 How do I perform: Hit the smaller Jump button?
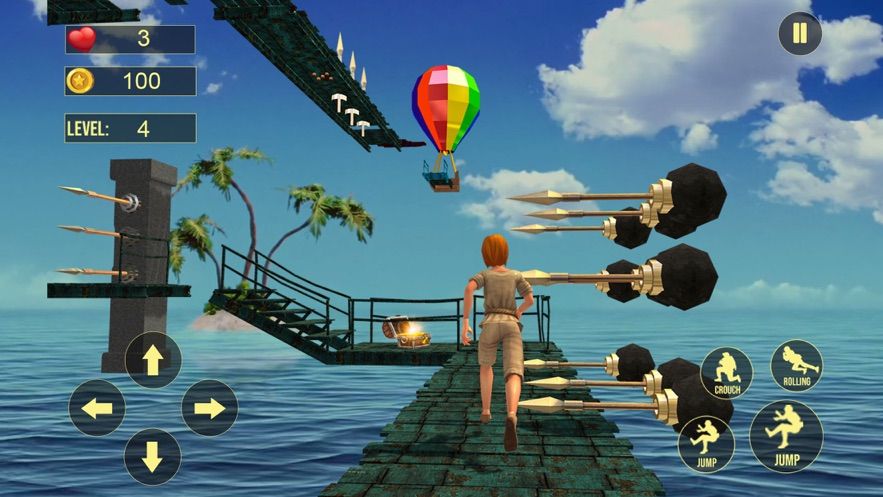click(706, 443)
